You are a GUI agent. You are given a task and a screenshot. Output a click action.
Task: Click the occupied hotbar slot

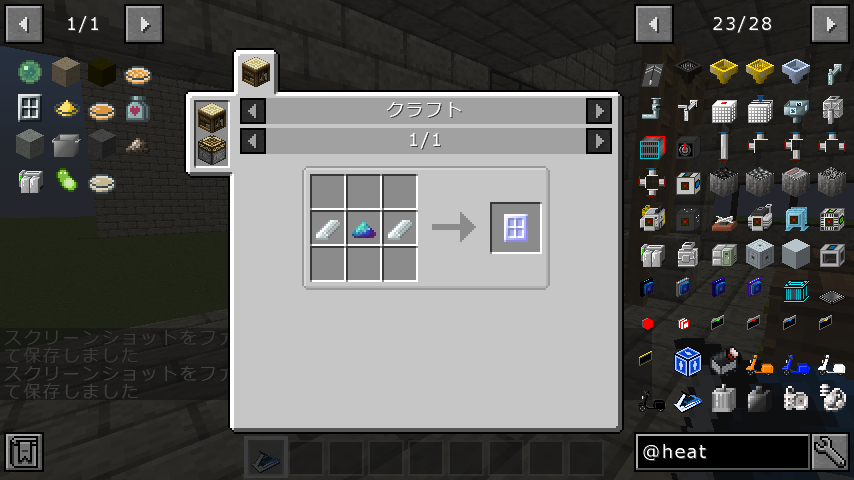coord(266,458)
